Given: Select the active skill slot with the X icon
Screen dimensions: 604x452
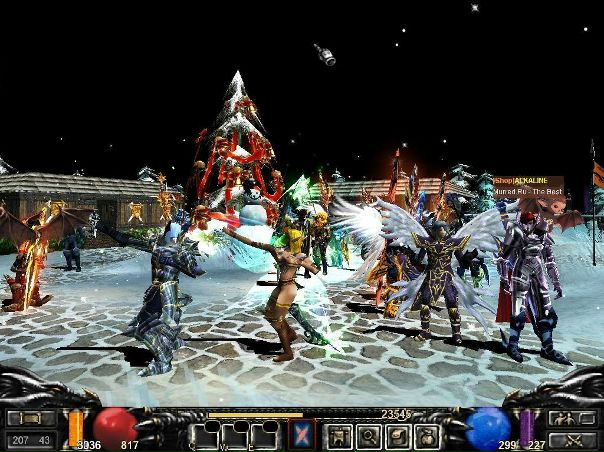Looking at the screenshot, I should pyautogui.click(x=302, y=435).
